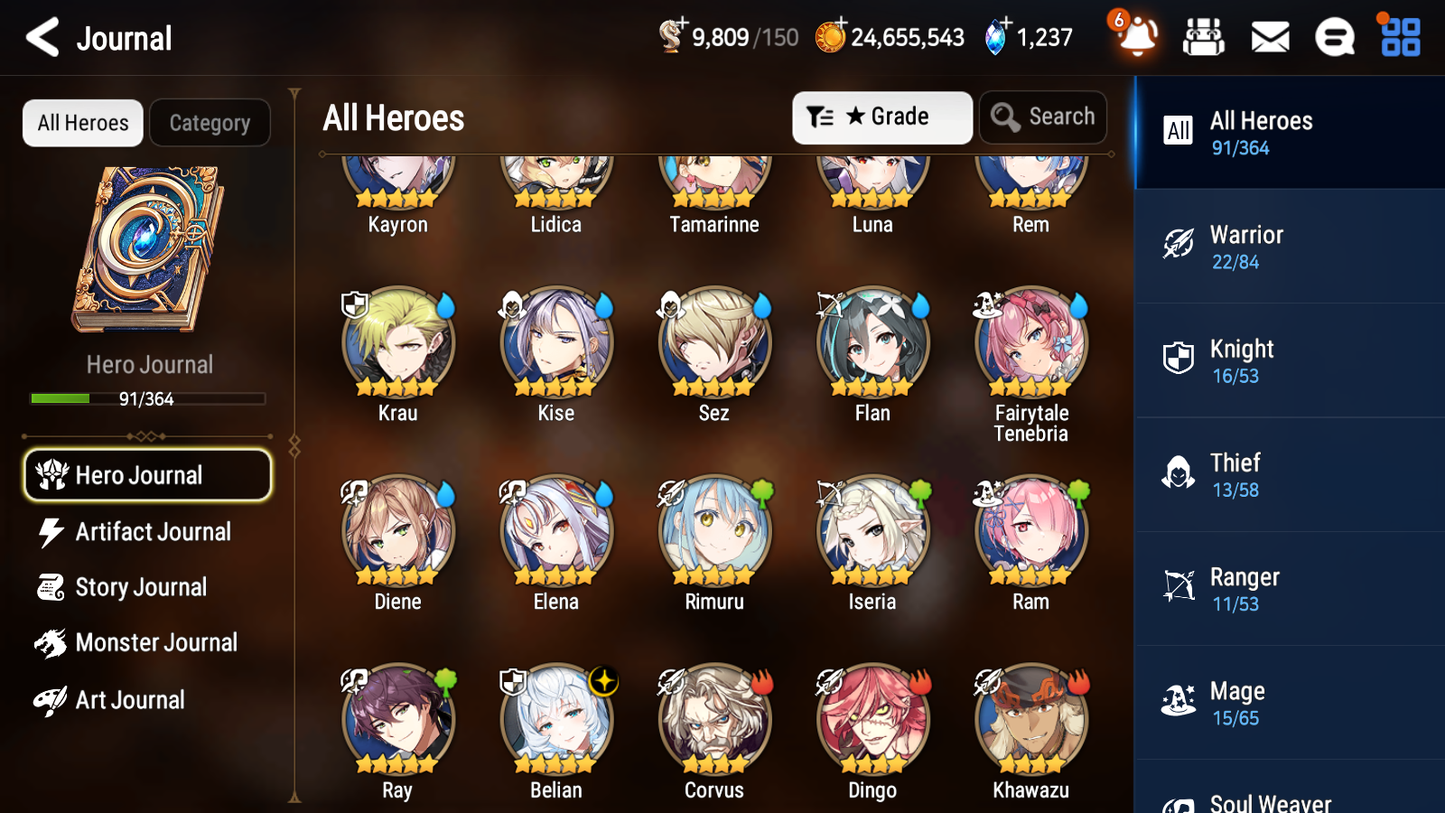
Task: Collapse the list with the back arrow
Action: point(42,37)
